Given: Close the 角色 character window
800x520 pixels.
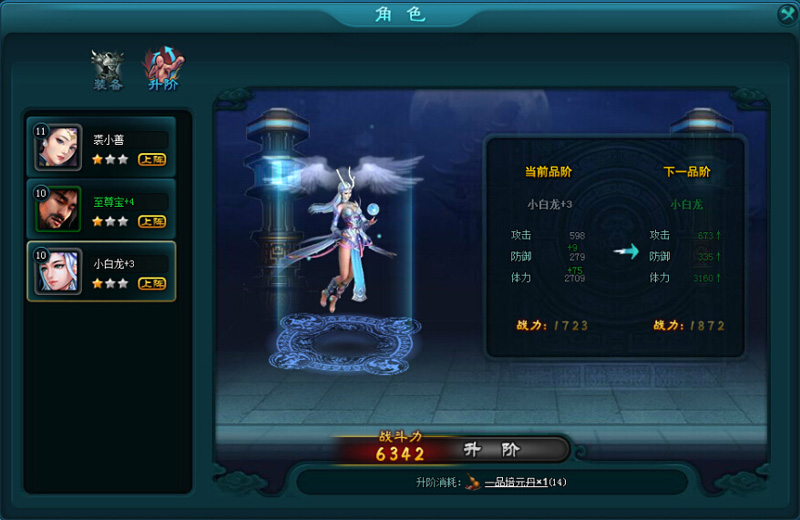Looking at the screenshot, I should coord(786,13).
